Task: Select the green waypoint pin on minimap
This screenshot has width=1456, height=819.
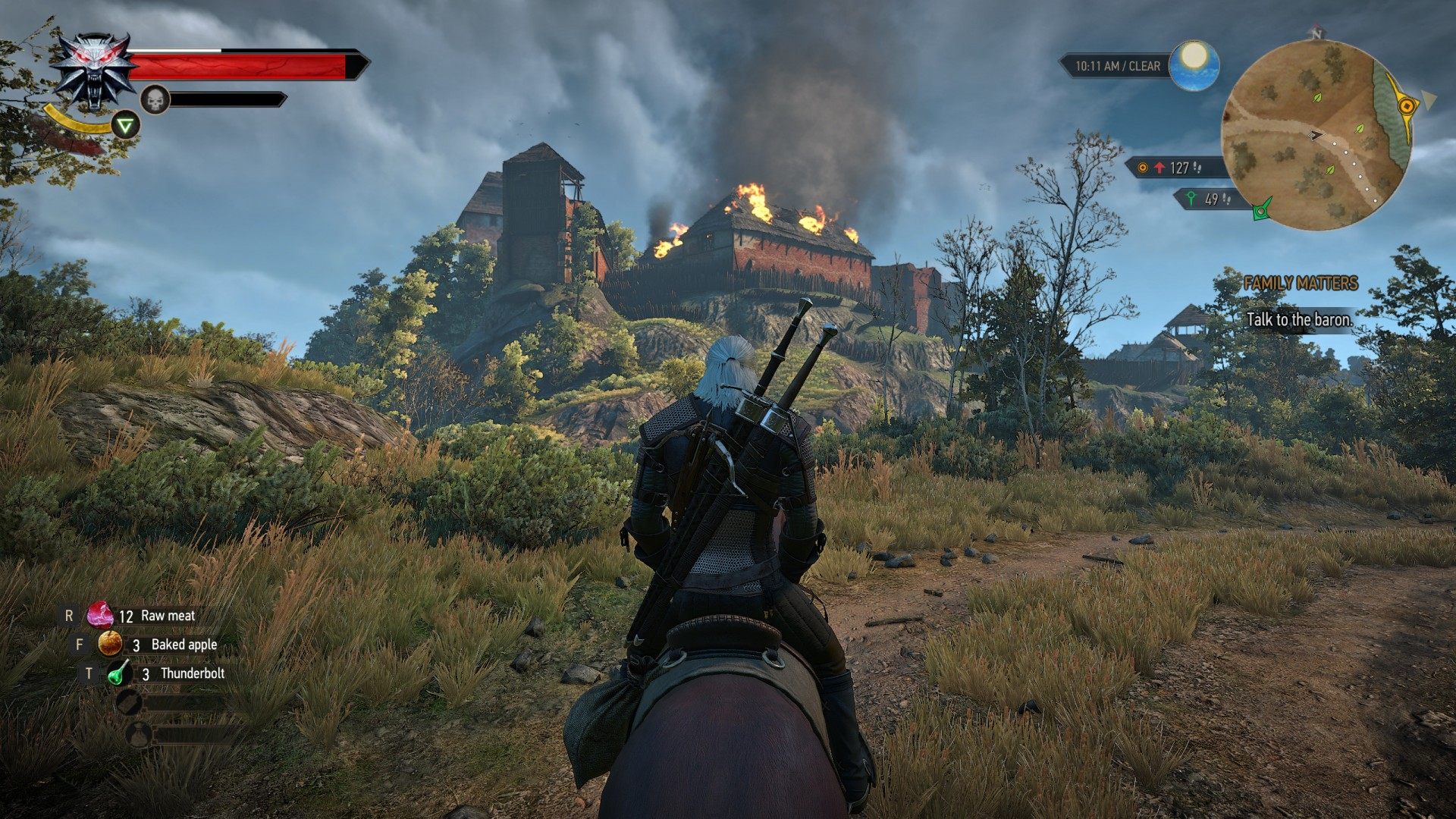Action: [1262, 210]
